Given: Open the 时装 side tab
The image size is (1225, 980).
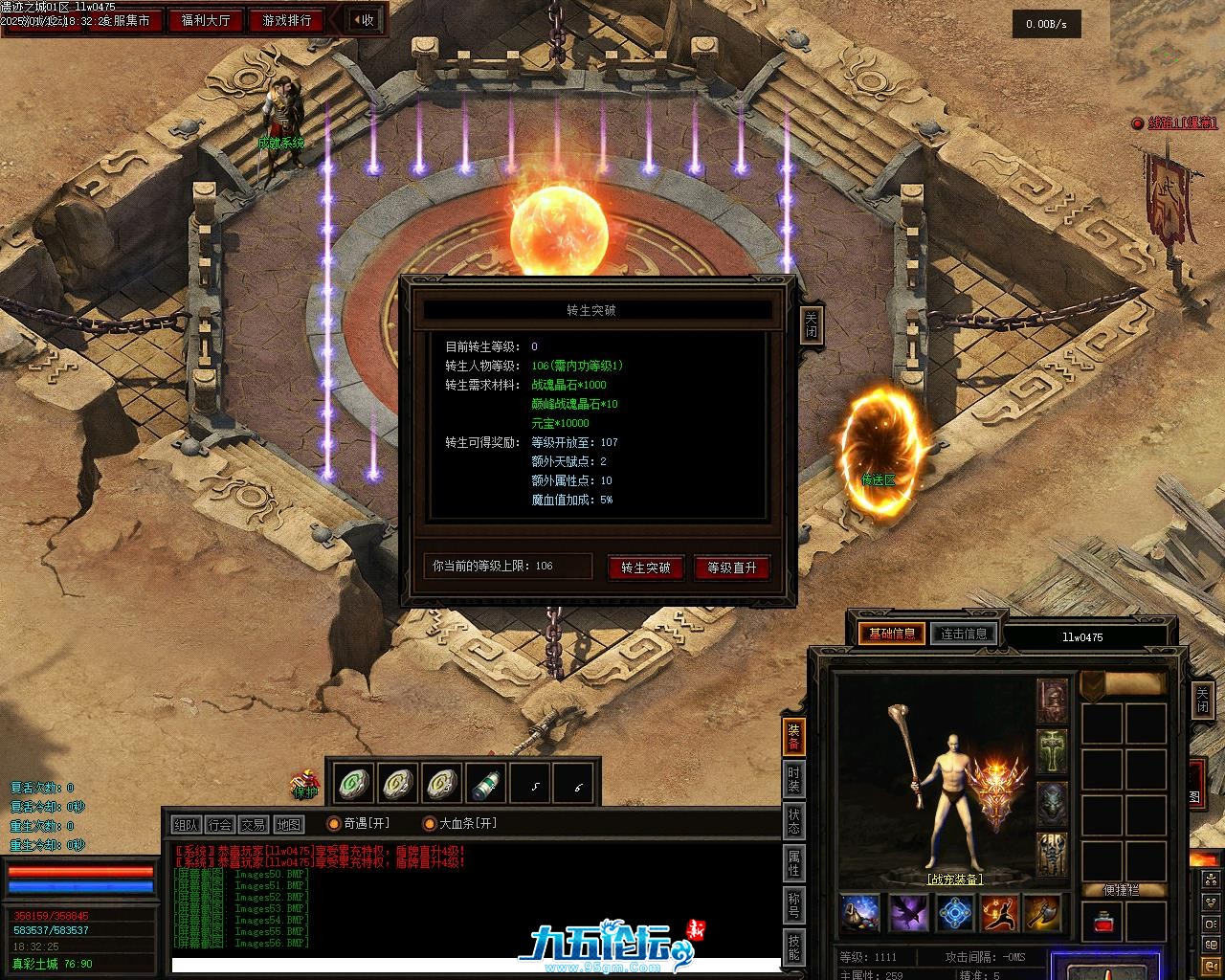Looking at the screenshot, I should click(794, 780).
